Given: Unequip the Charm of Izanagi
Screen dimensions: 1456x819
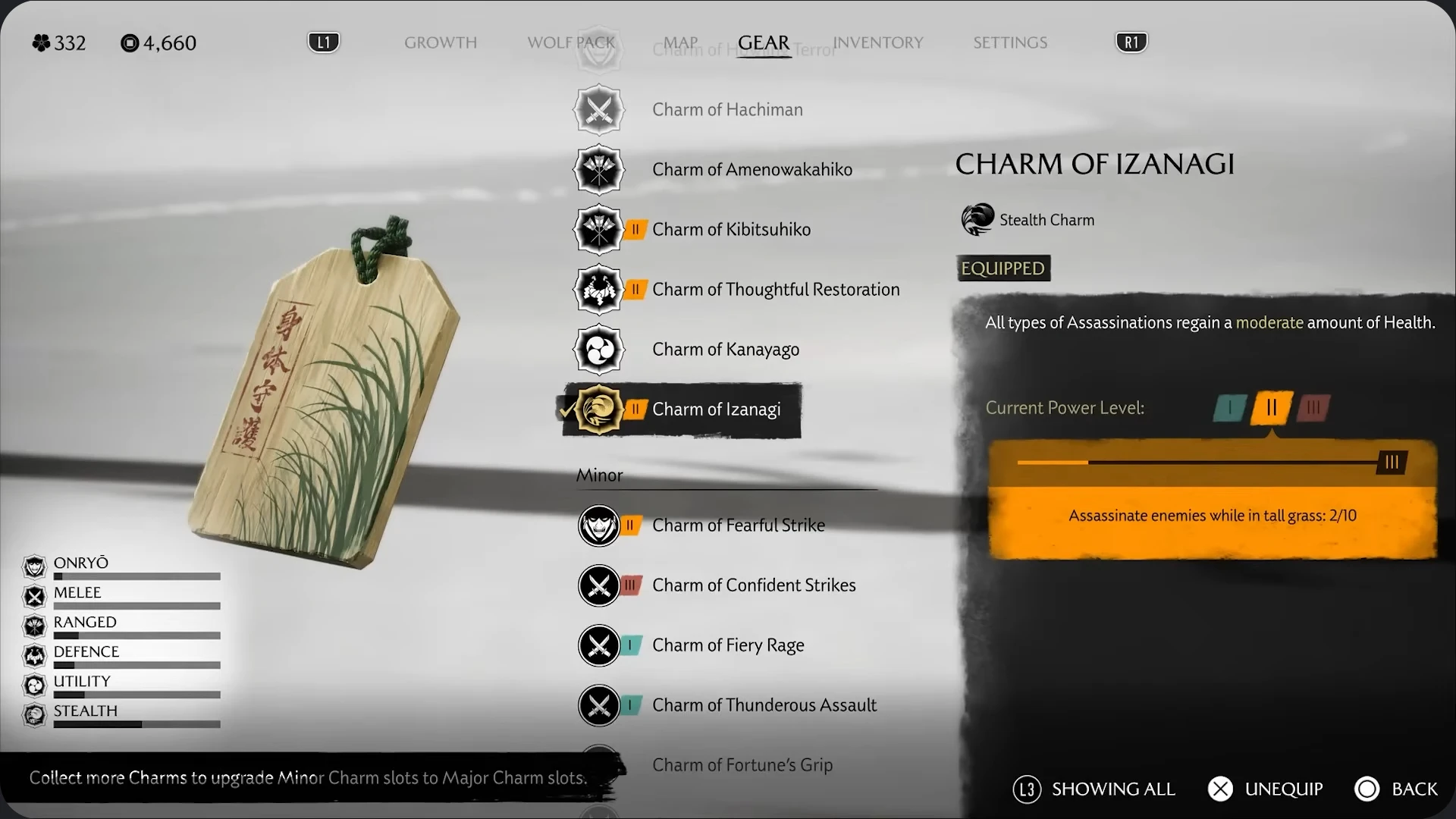Looking at the screenshot, I should point(1264,789).
